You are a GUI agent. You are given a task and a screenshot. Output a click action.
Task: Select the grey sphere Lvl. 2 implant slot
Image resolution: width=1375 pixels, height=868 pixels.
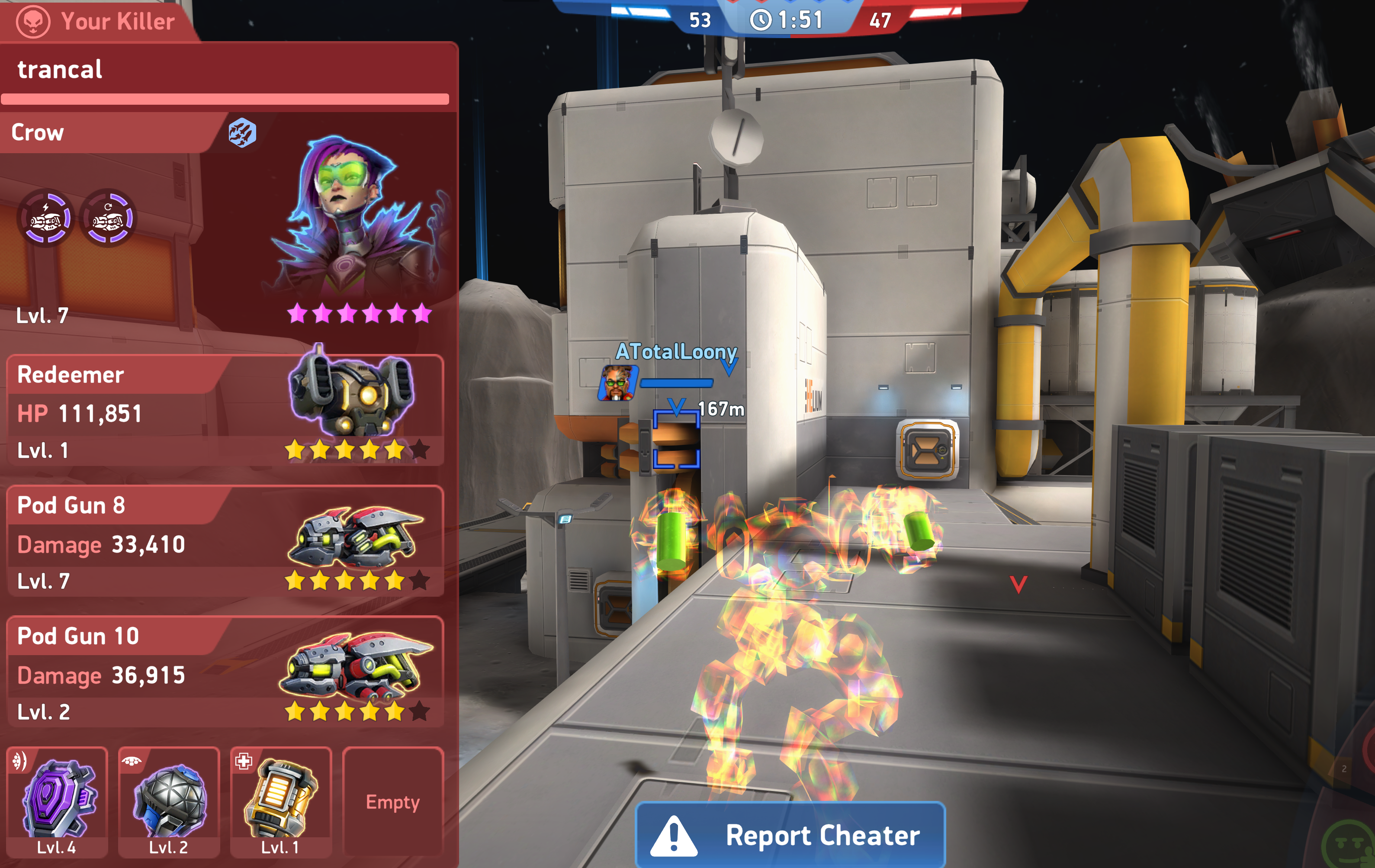click(168, 800)
